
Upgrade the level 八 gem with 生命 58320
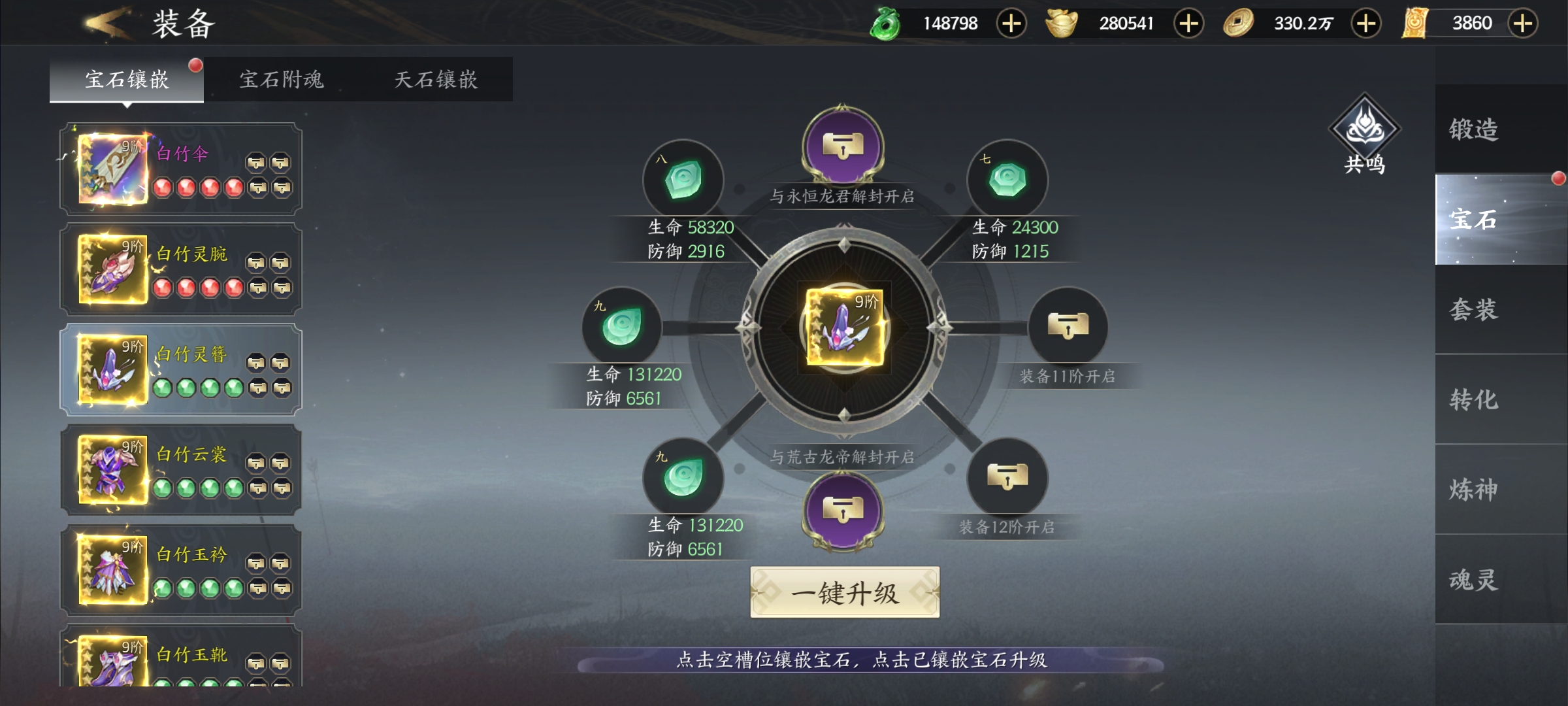coord(683,180)
